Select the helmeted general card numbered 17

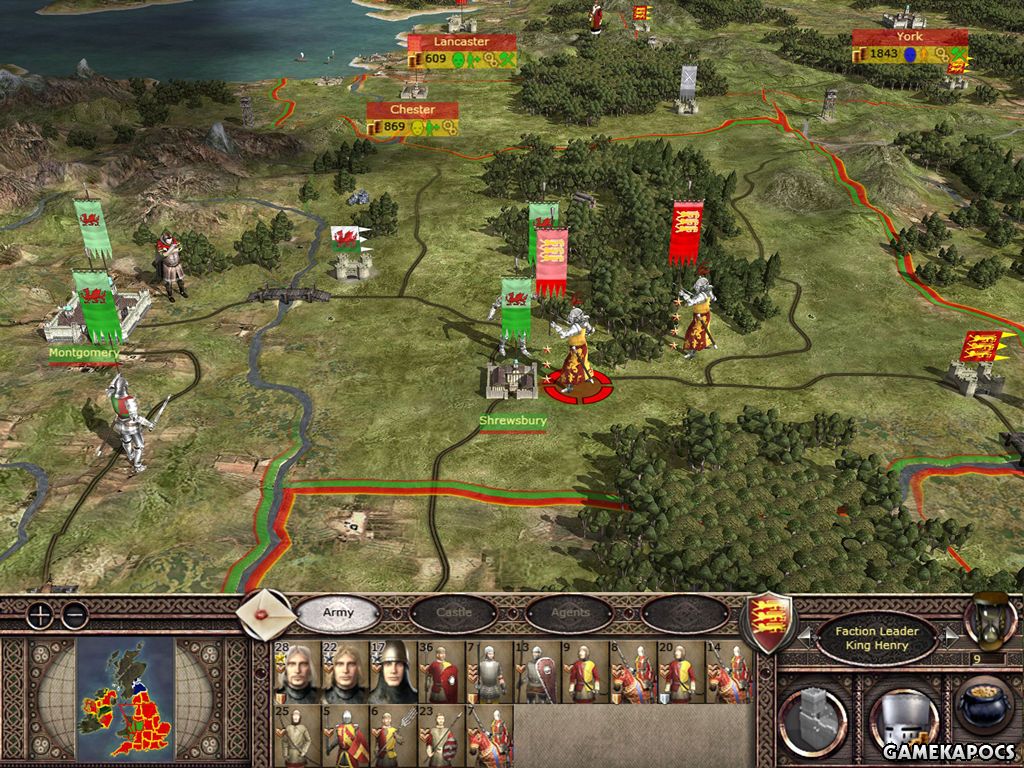coord(393,672)
